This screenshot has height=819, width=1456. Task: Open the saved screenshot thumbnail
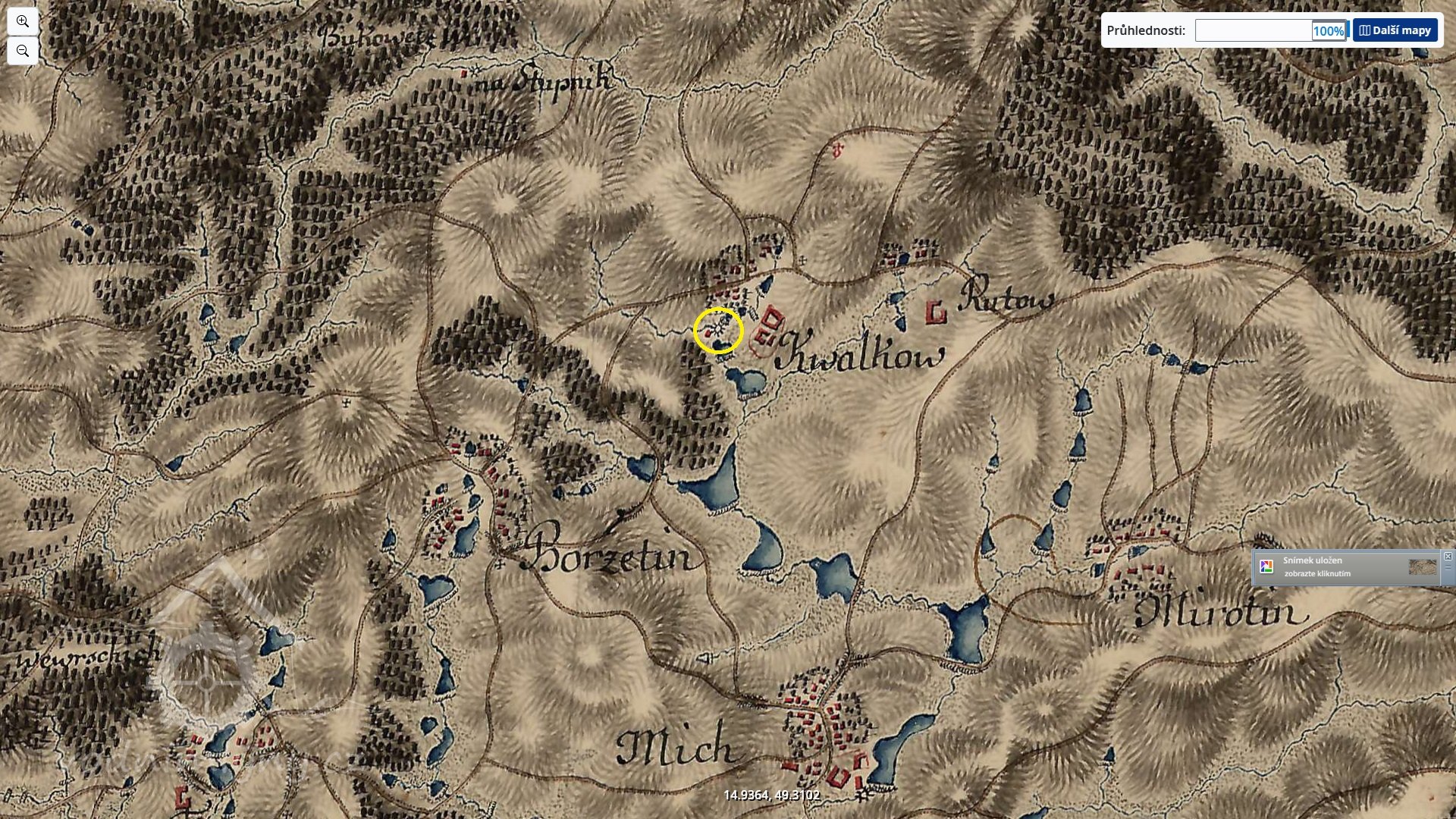[1422, 567]
